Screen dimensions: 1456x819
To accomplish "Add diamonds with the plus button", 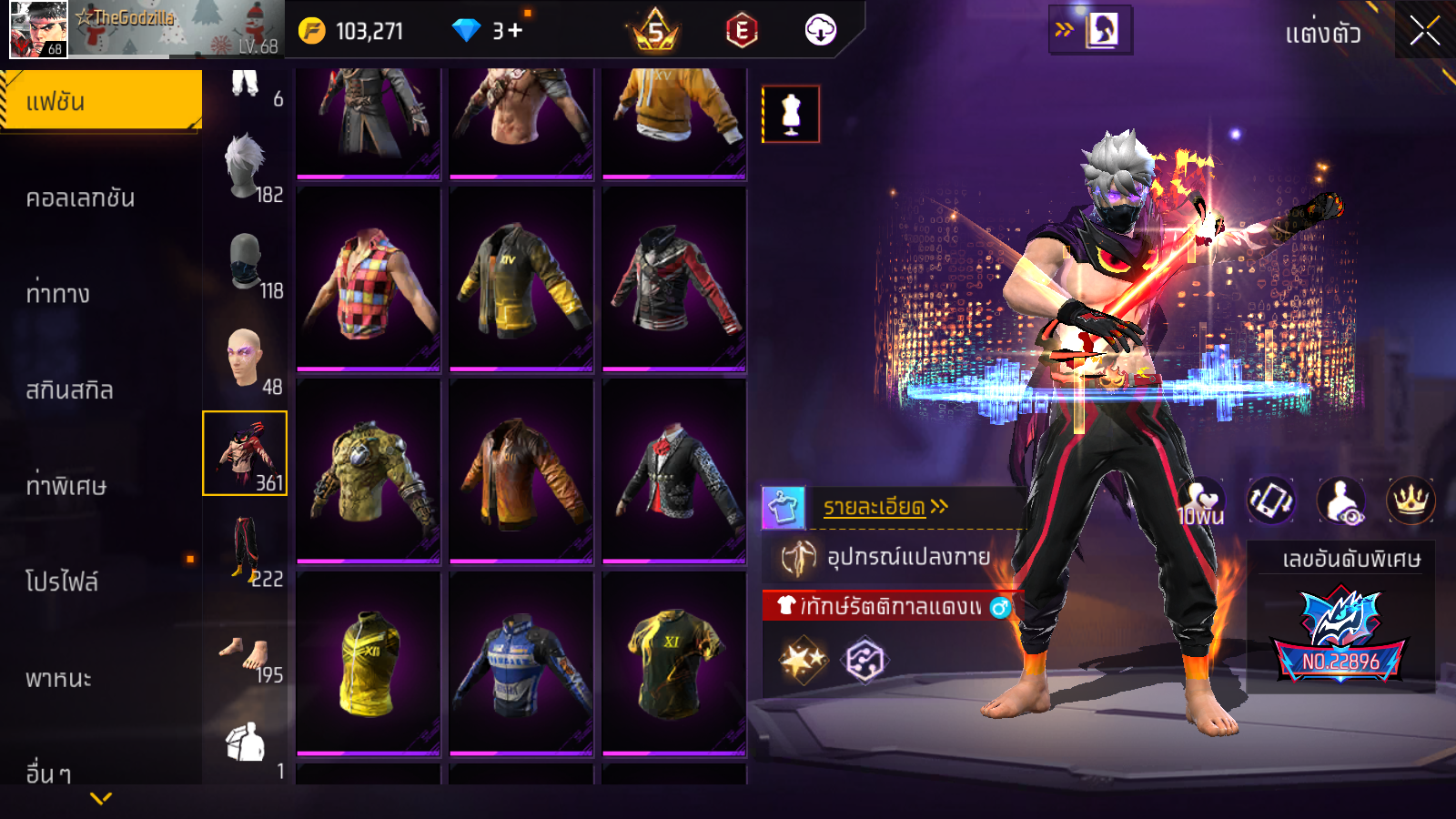I will [x=515, y=31].
